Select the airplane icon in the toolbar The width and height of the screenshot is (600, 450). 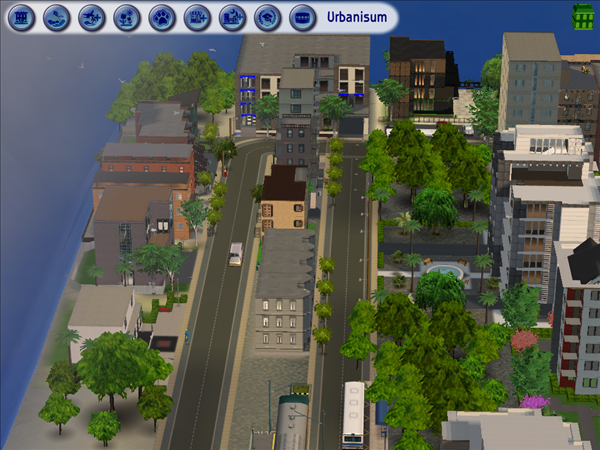click(92, 17)
